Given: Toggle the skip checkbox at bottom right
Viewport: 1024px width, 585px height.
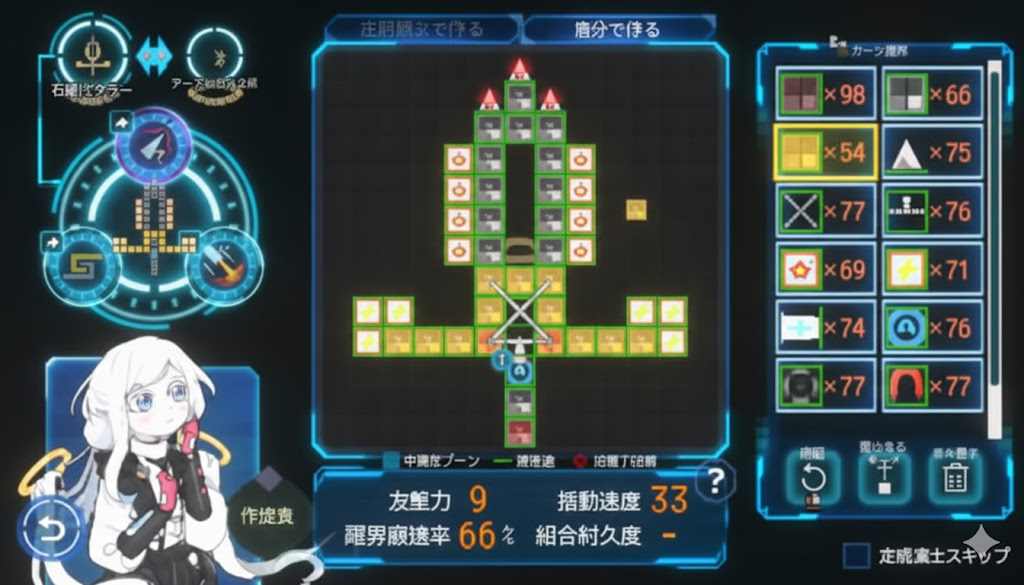Looking at the screenshot, I should (855, 556).
